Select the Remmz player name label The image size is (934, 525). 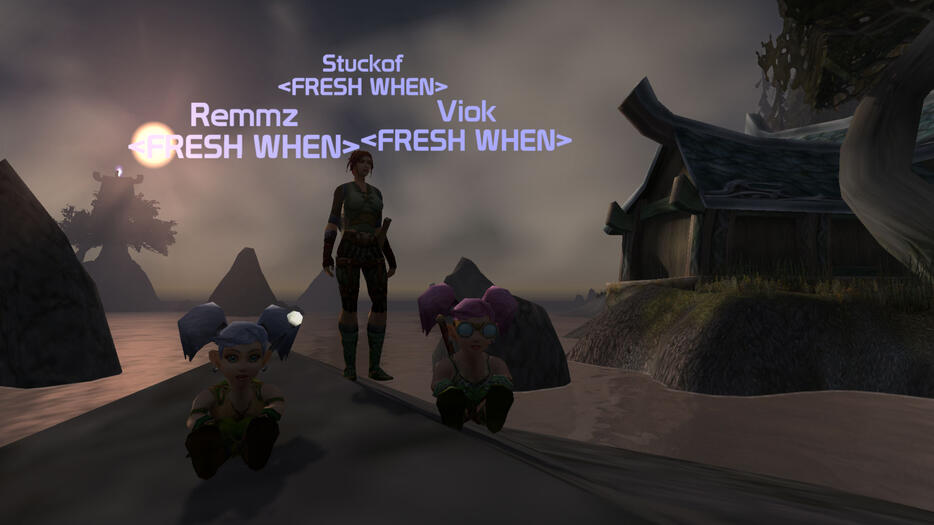[244, 115]
